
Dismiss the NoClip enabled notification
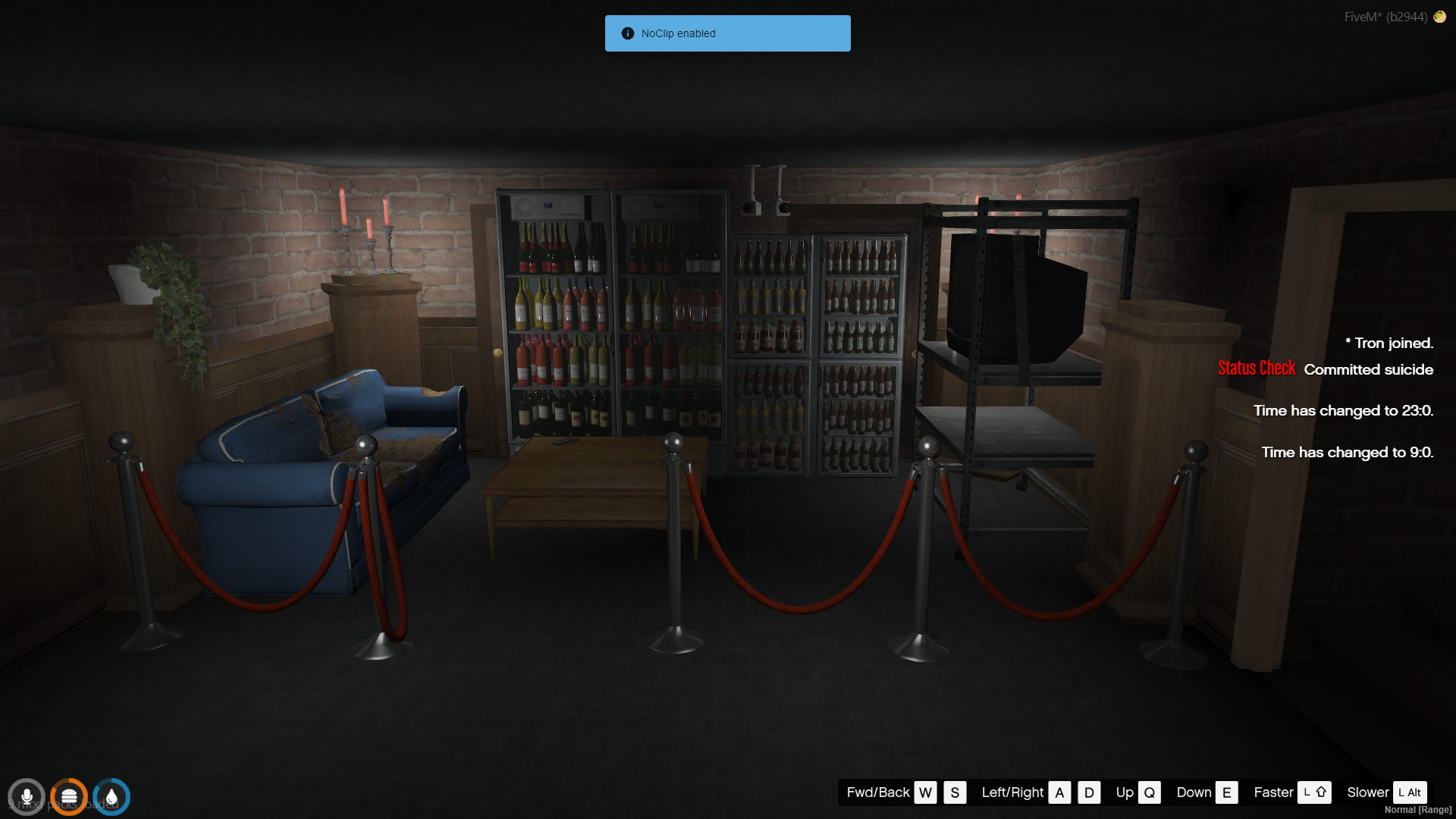[727, 33]
